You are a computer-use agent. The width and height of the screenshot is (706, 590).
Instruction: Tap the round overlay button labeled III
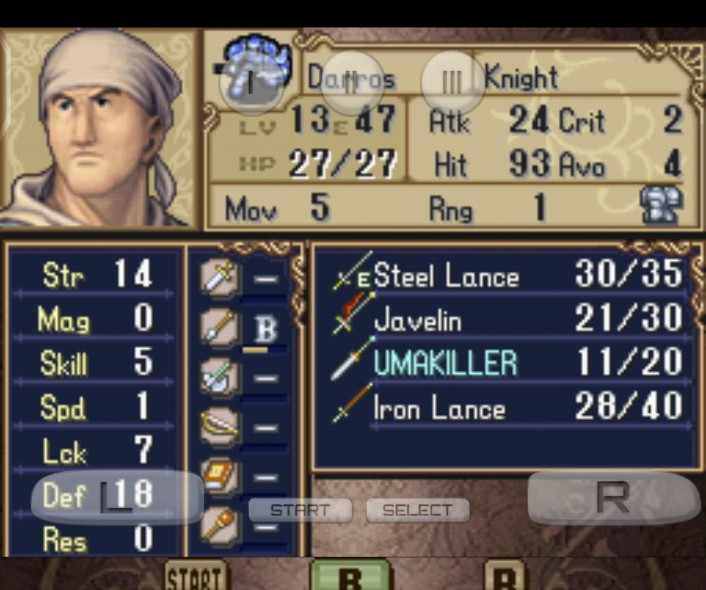tap(452, 82)
